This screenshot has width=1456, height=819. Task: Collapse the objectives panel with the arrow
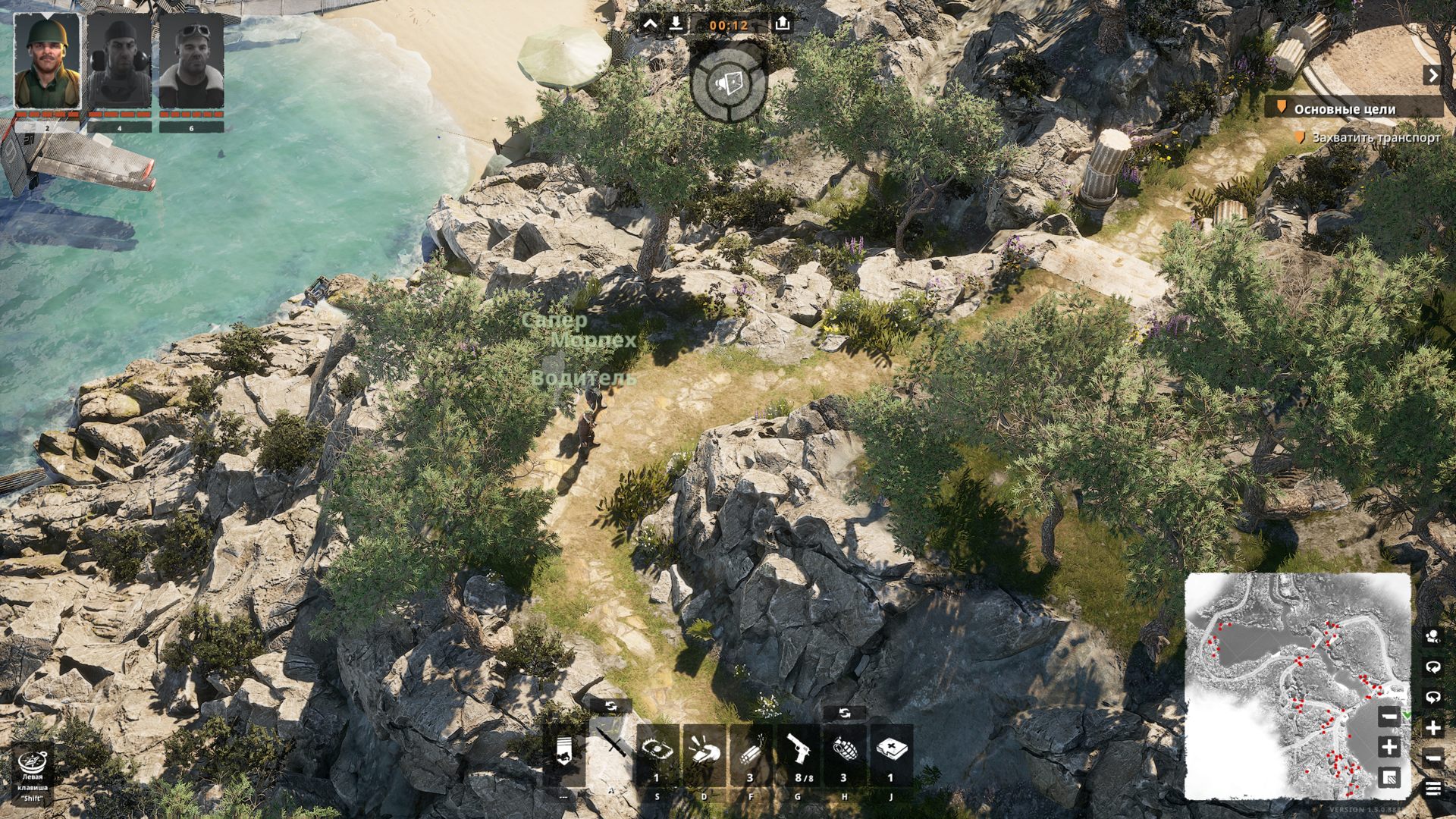tap(1432, 75)
